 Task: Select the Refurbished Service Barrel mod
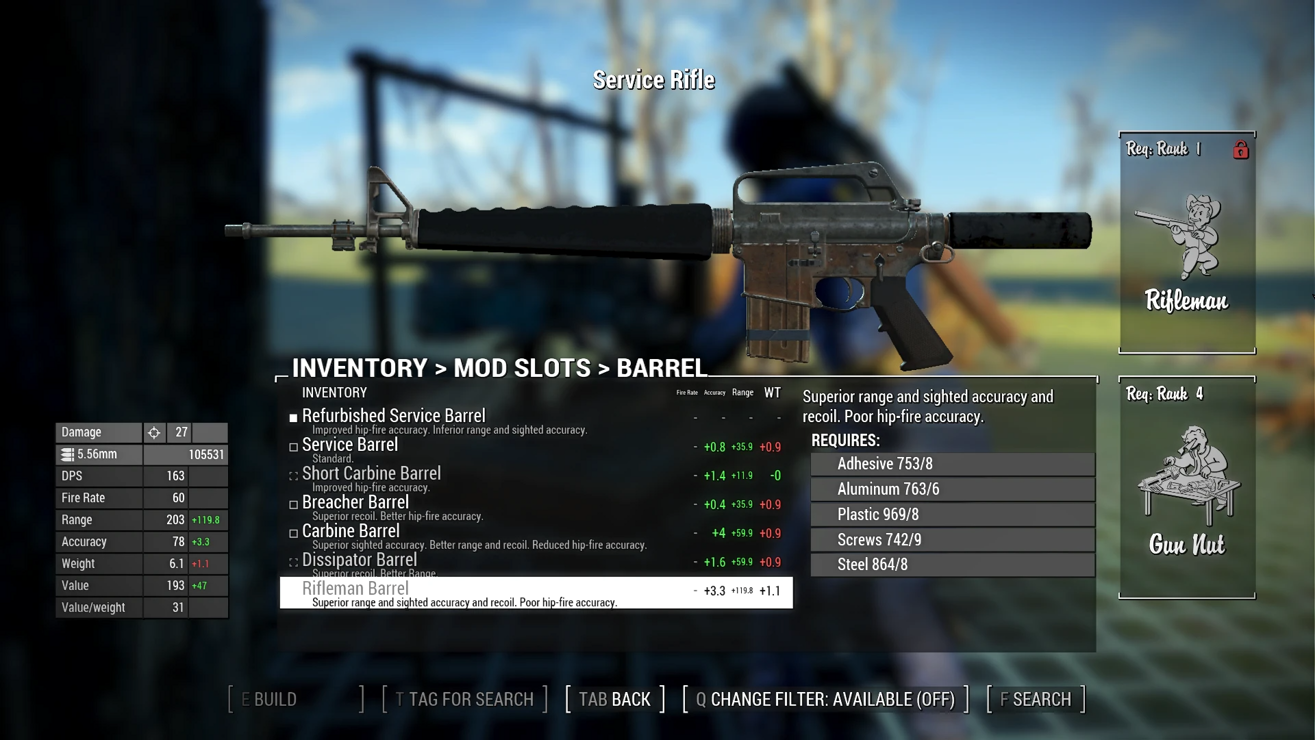point(393,416)
